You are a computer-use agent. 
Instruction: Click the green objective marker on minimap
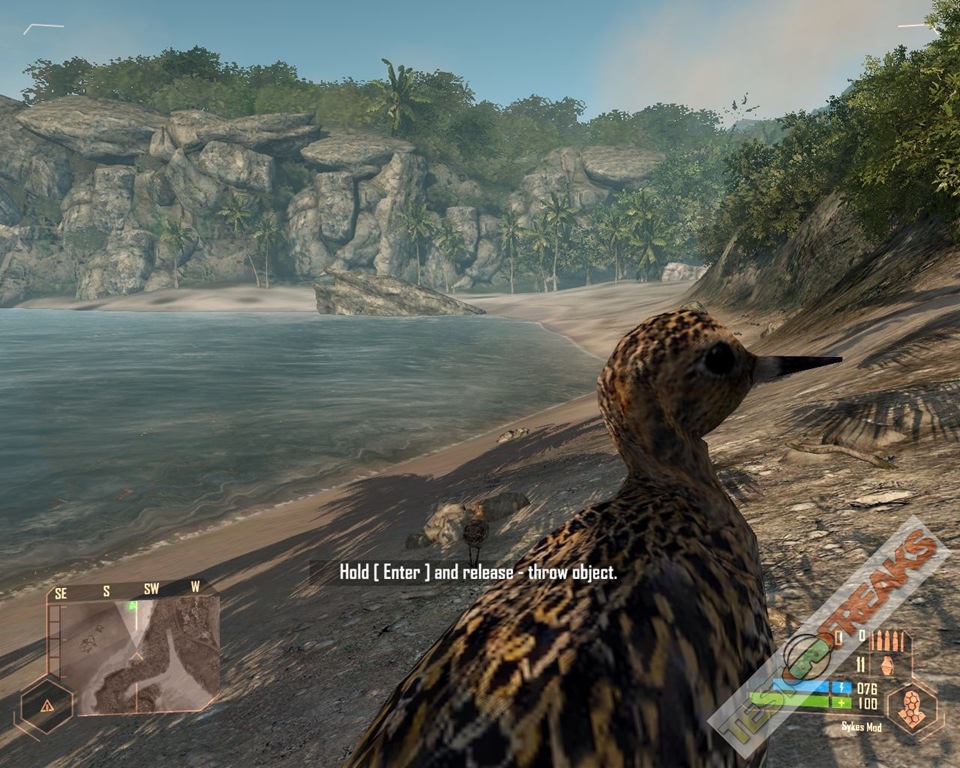click(132, 606)
